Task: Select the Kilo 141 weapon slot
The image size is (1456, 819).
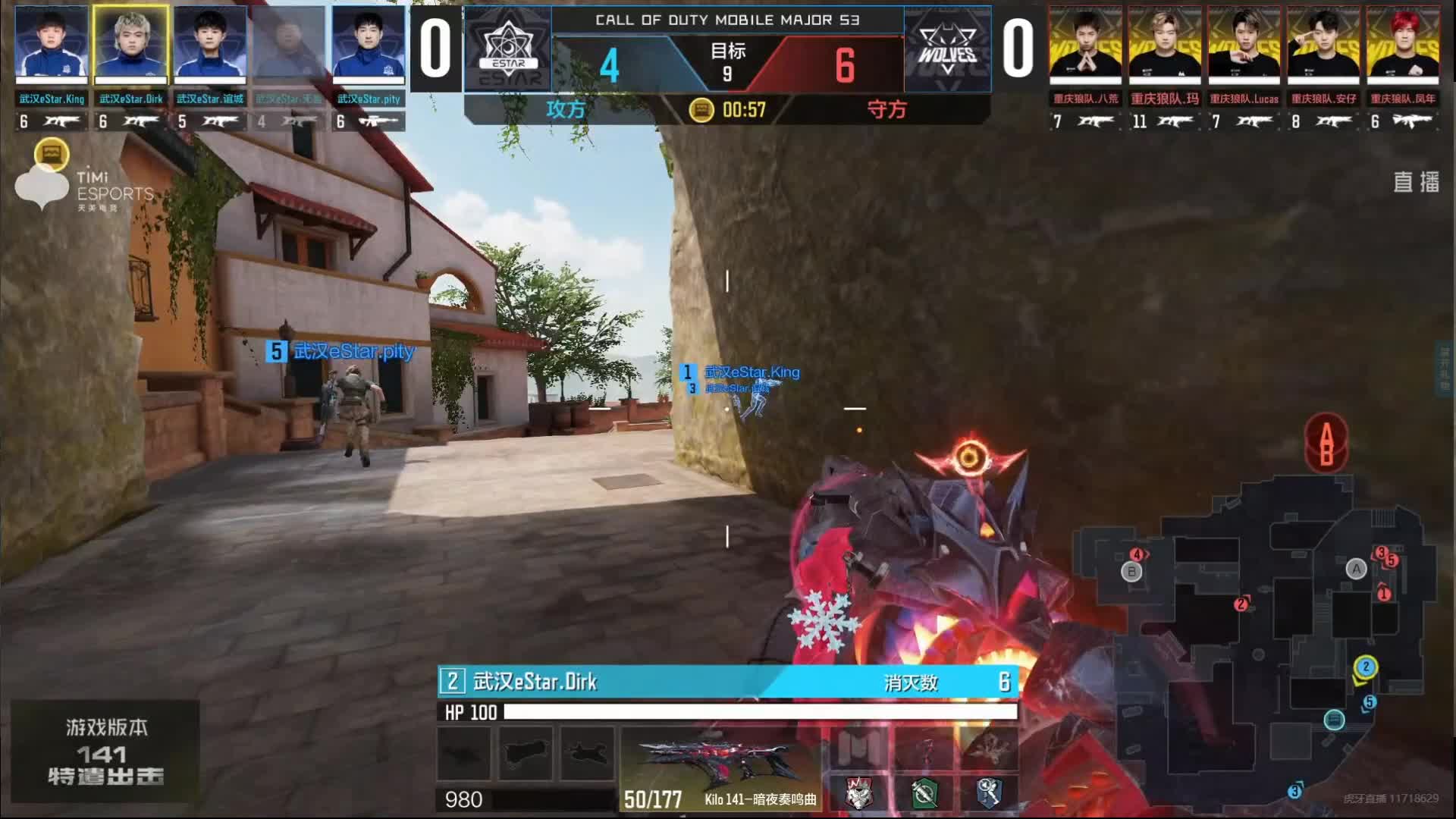Action: pos(720,767)
